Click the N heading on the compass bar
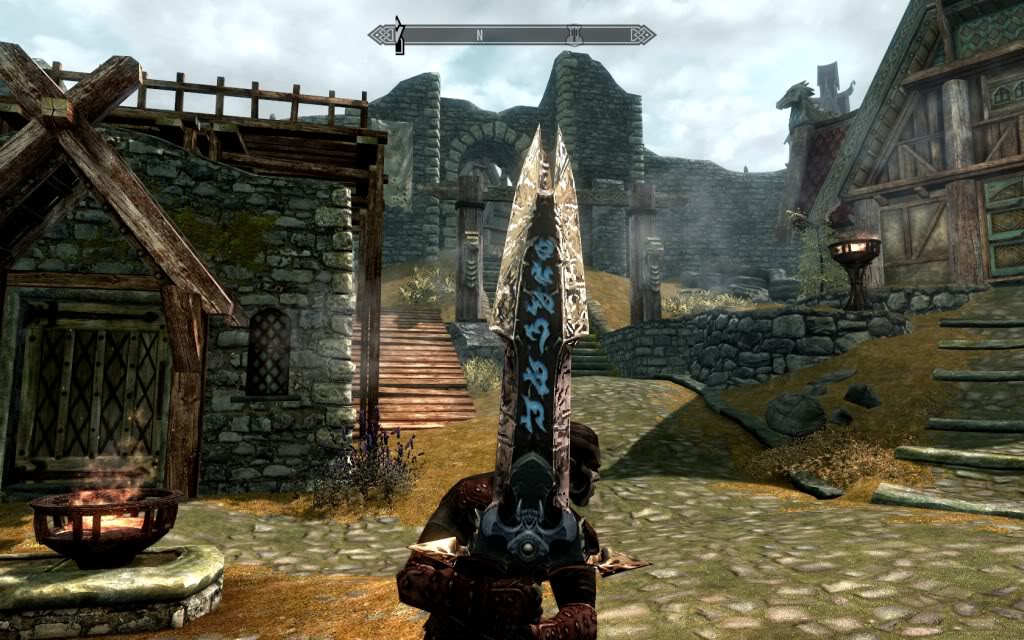Image resolution: width=1024 pixels, height=640 pixels. pyautogui.click(x=479, y=35)
